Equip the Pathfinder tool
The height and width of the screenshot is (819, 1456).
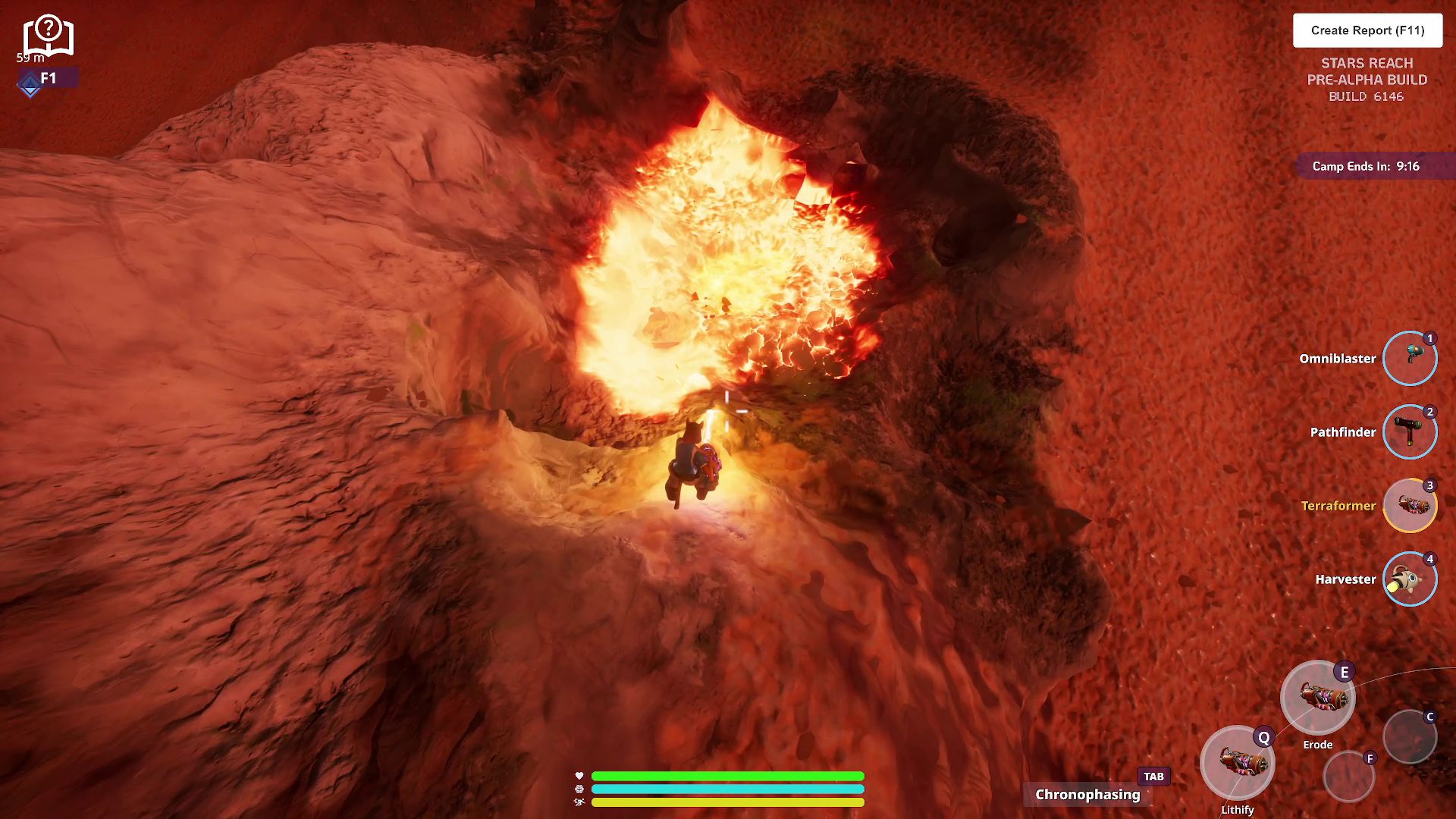[x=1409, y=432]
